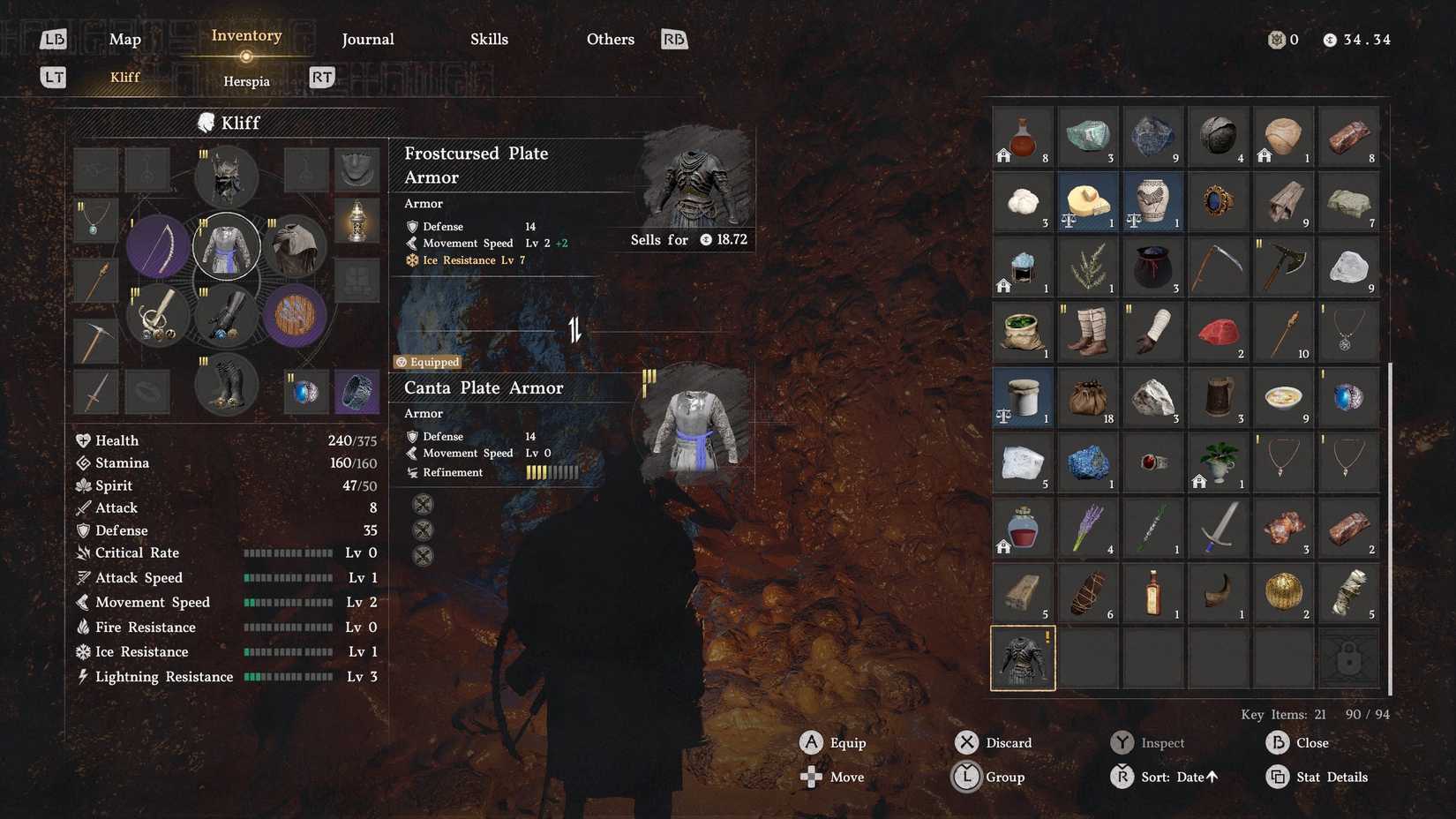1456x819 pixels.
Task: Switch to Herspia's inventory
Action: click(x=246, y=81)
